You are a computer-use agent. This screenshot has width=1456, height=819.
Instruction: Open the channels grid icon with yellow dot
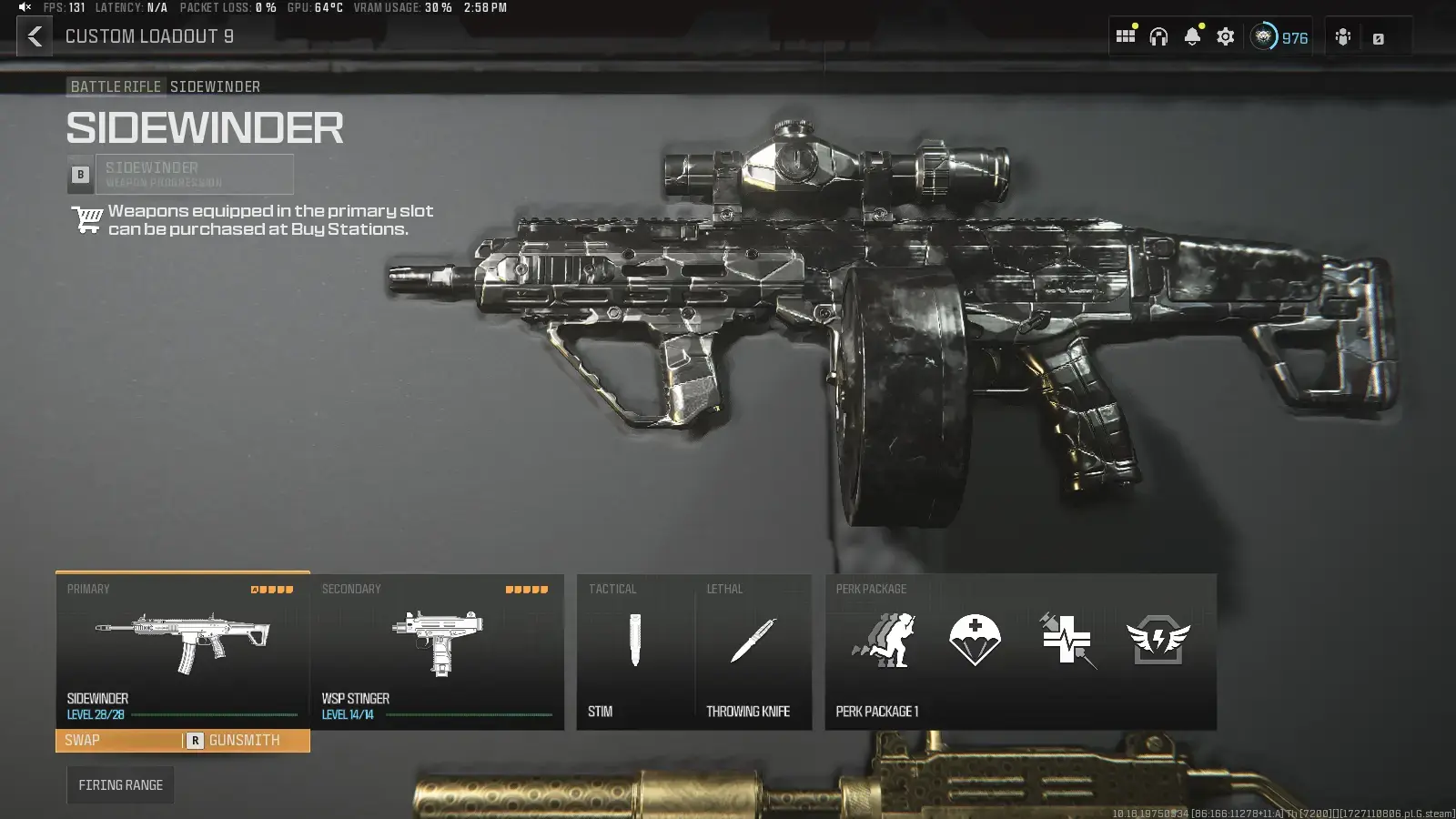(1126, 36)
